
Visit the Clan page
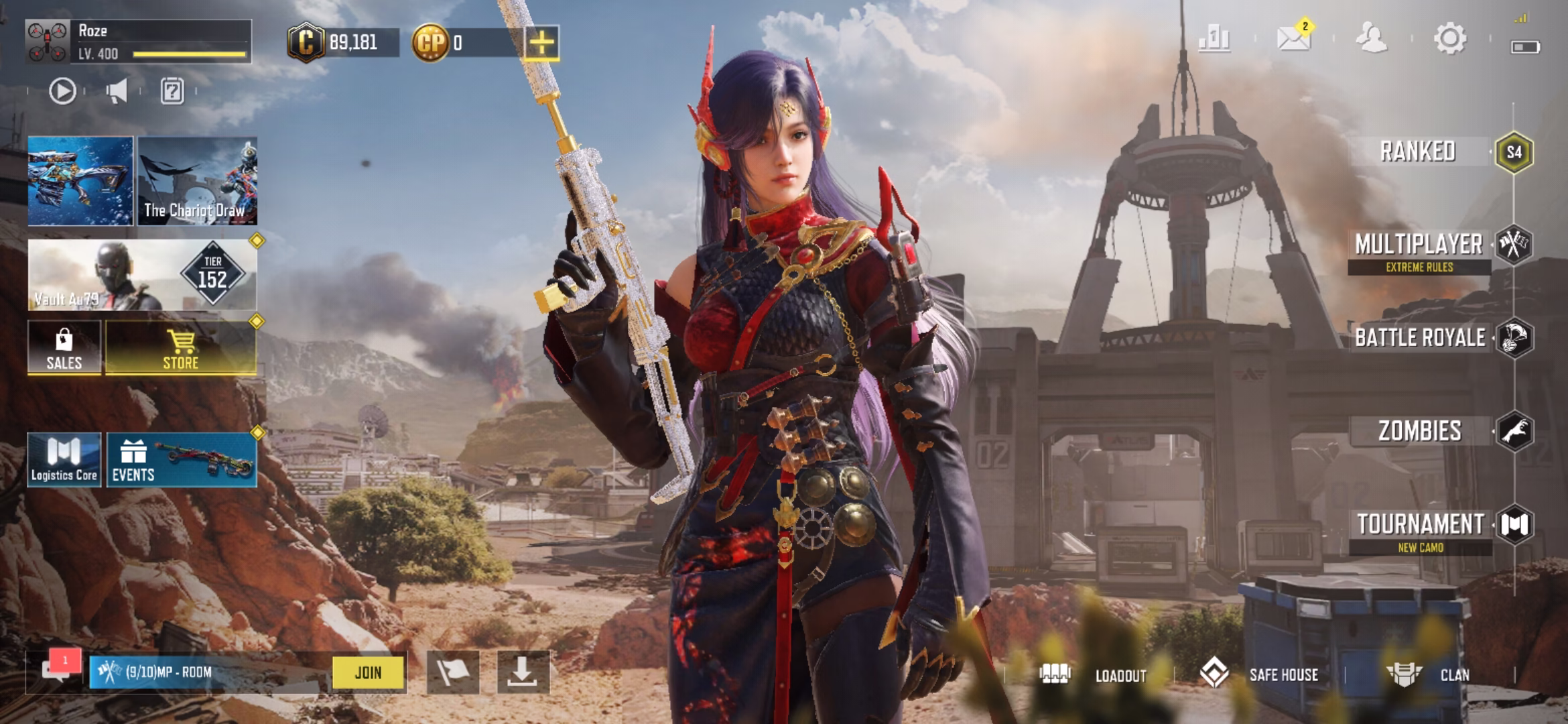click(x=1429, y=674)
